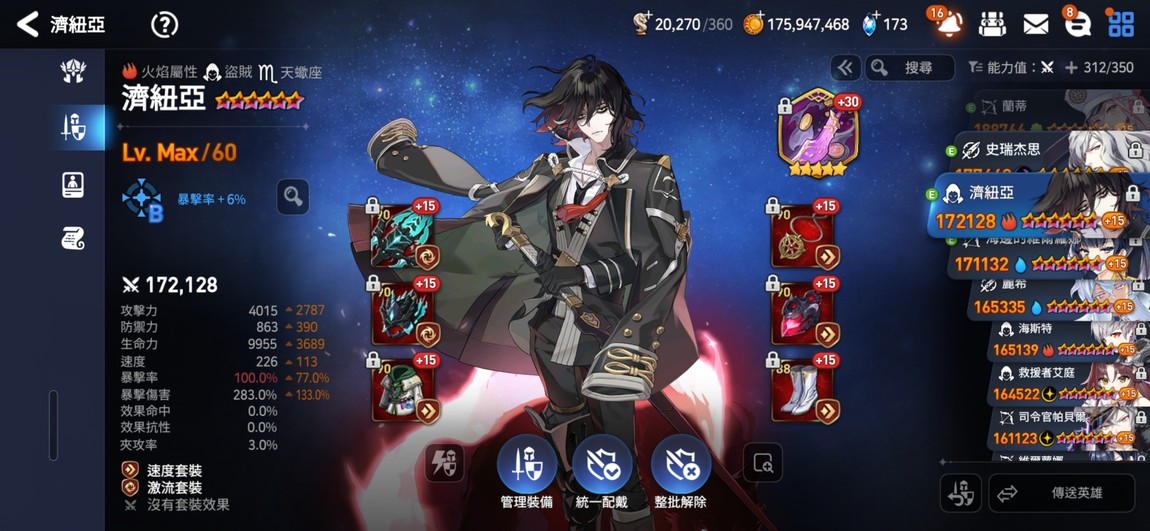Open the grid main menu

click(1120, 24)
